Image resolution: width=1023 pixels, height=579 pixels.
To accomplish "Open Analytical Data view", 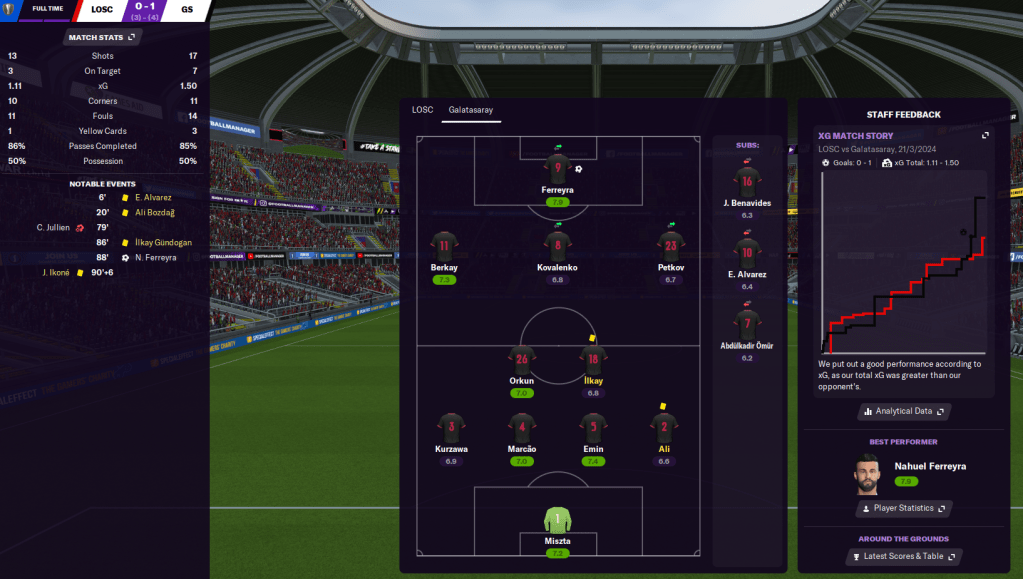I will click(x=903, y=411).
